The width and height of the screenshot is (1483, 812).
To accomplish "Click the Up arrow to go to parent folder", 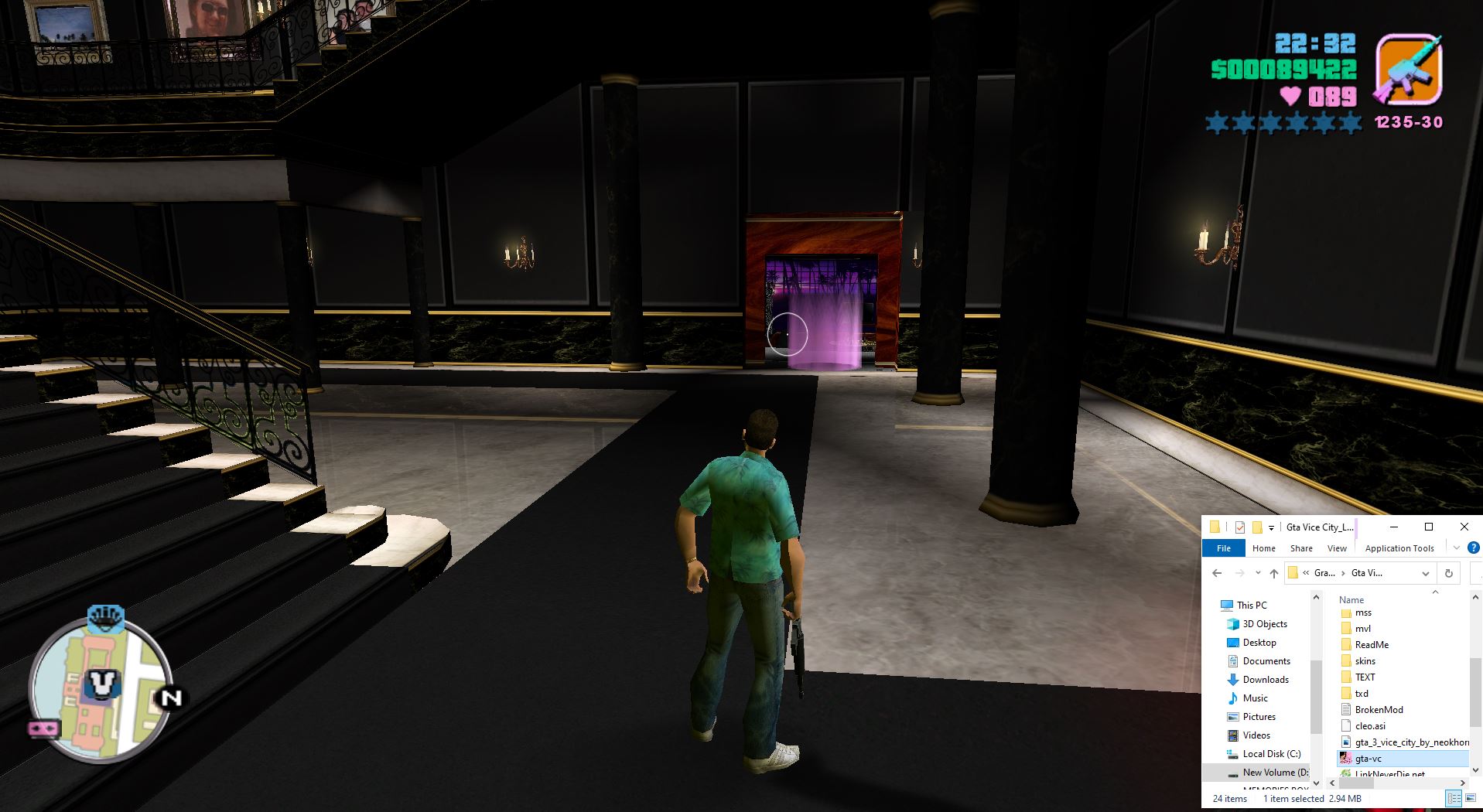I will click(x=1274, y=575).
